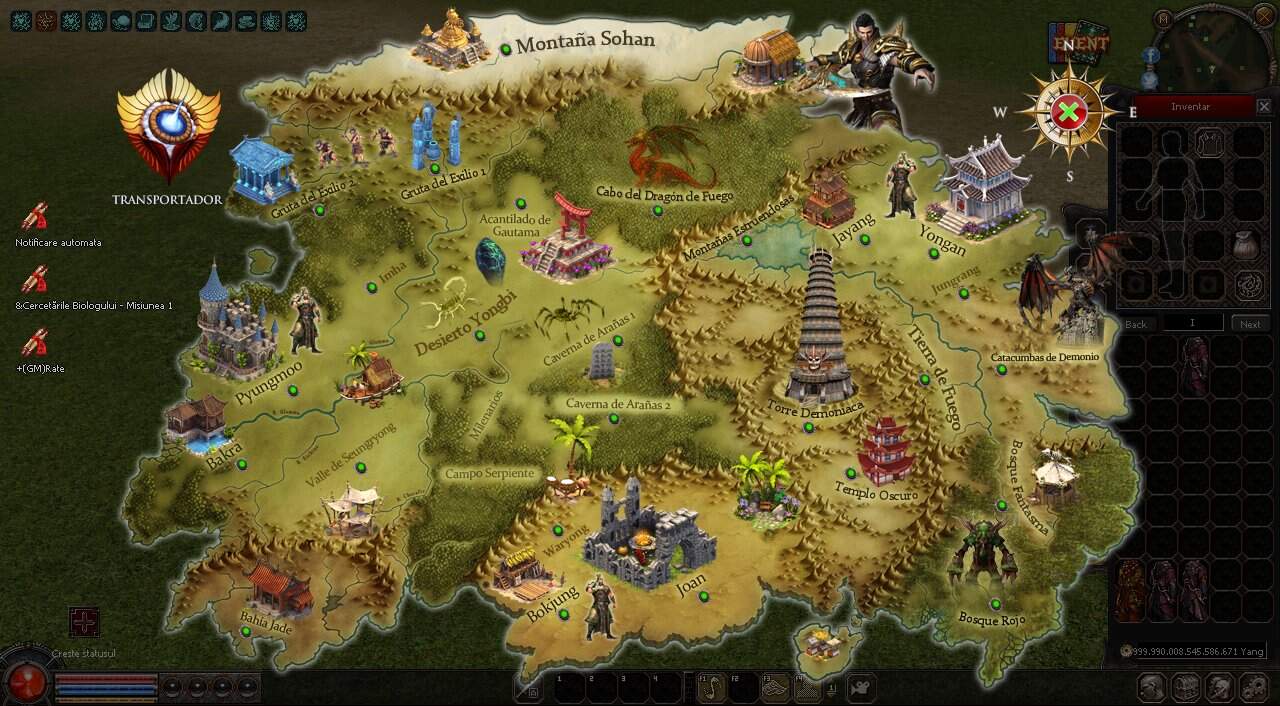Select Catacumbas de Demonio on the map
The width and height of the screenshot is (1280, 706).
tap(1001, 370)
